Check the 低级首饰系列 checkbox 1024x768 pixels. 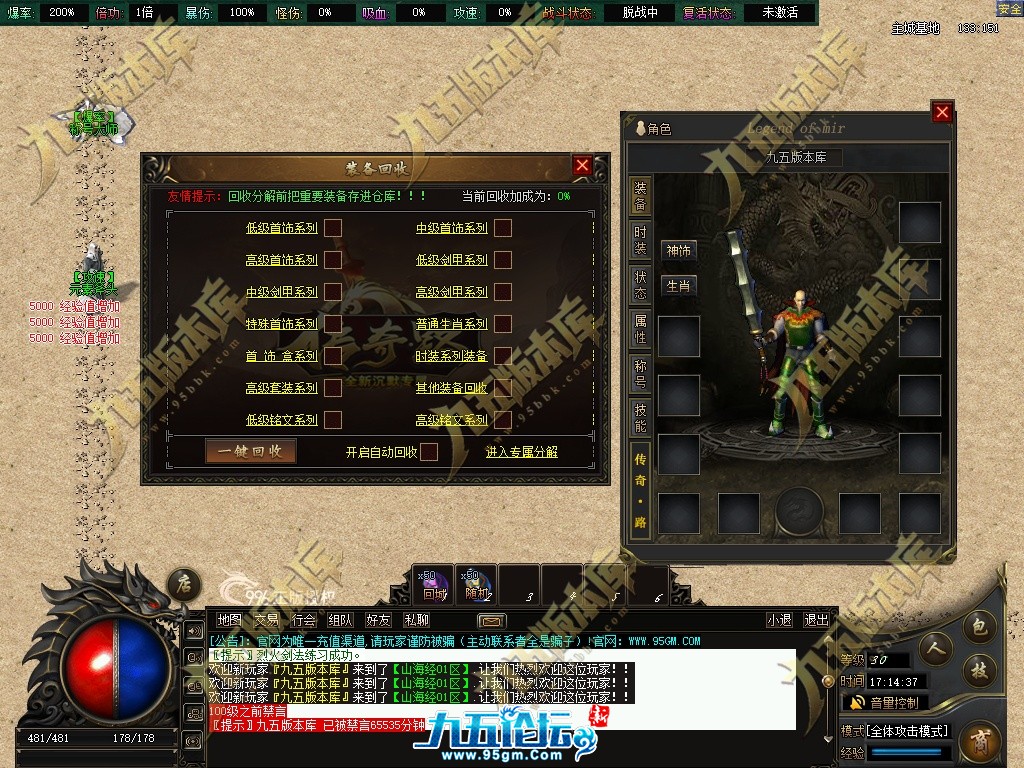click(x=333, y=228)
